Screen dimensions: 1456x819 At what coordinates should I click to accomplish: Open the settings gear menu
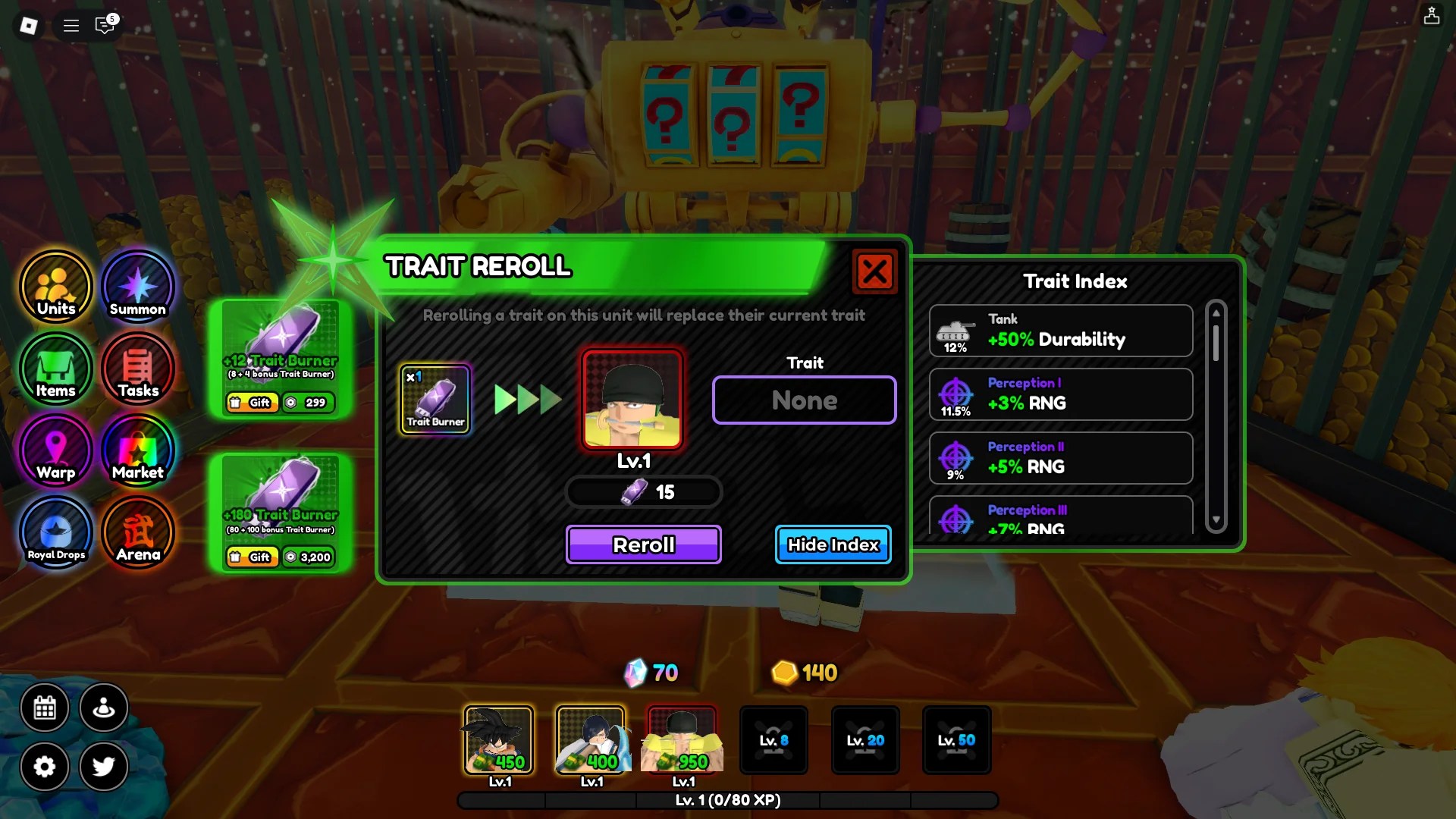(x=45, y=767)
